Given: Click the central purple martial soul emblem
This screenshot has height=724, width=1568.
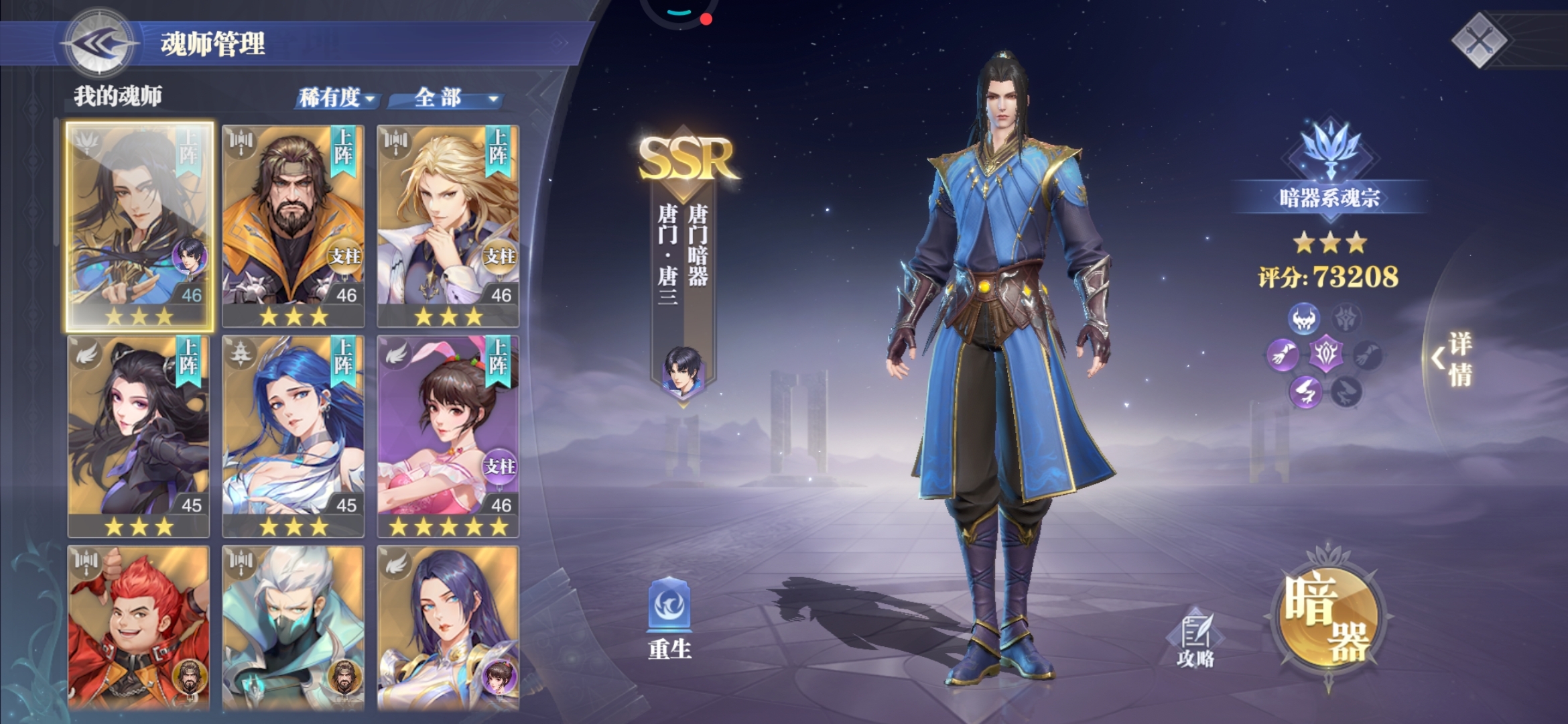Looking at the screenshot, I should tap(1326, 355).
